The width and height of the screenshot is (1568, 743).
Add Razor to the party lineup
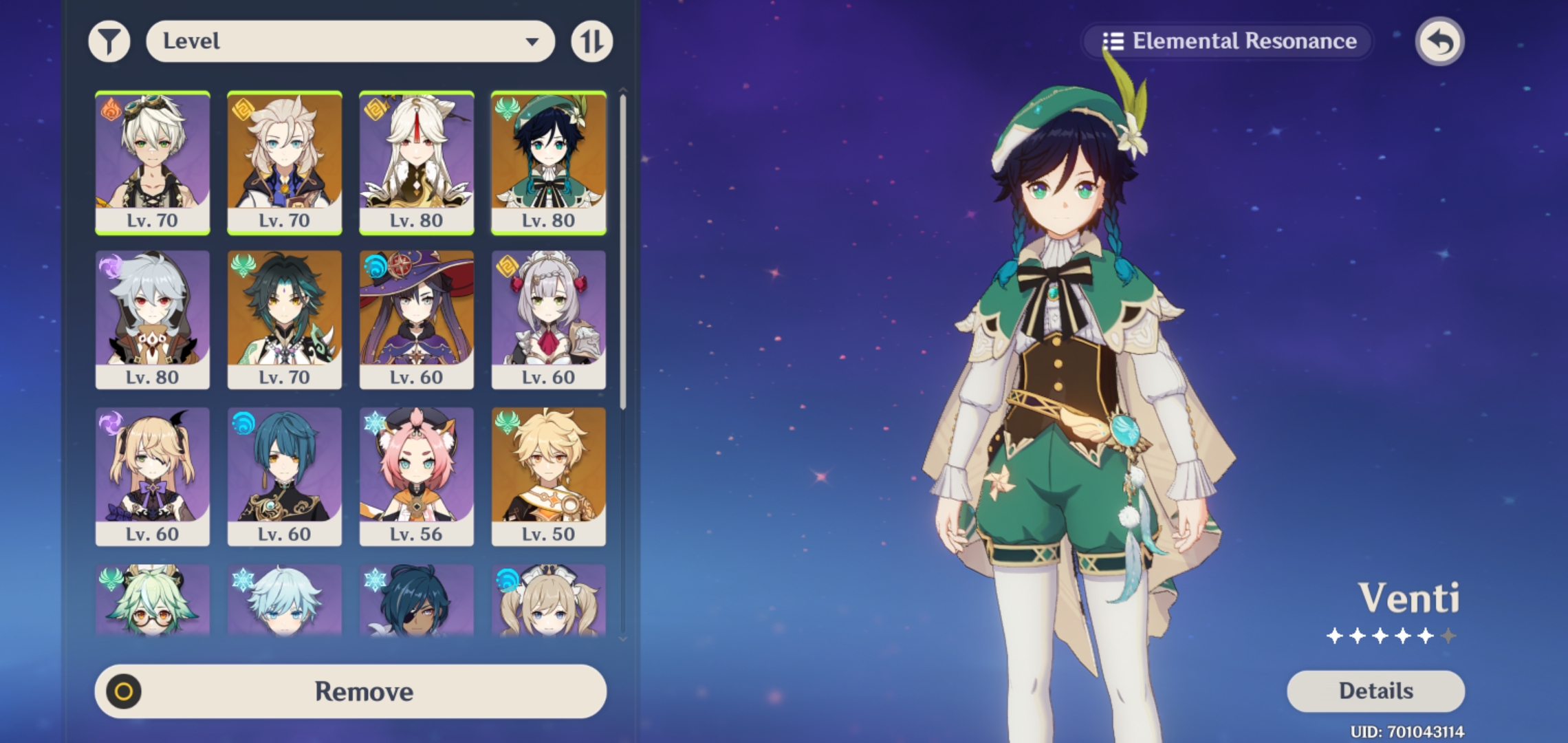153,316
